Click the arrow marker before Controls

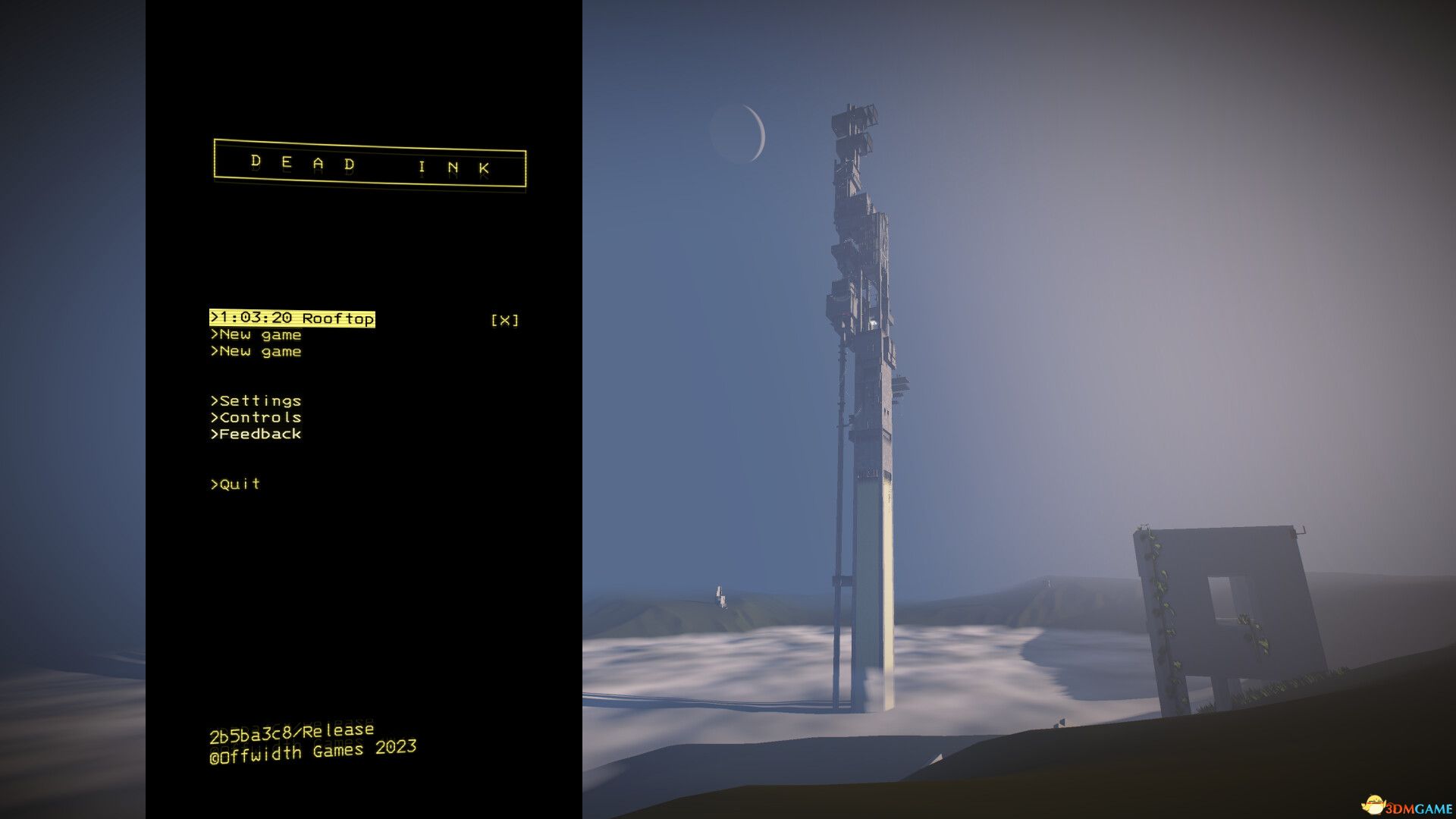pos(214,417)
